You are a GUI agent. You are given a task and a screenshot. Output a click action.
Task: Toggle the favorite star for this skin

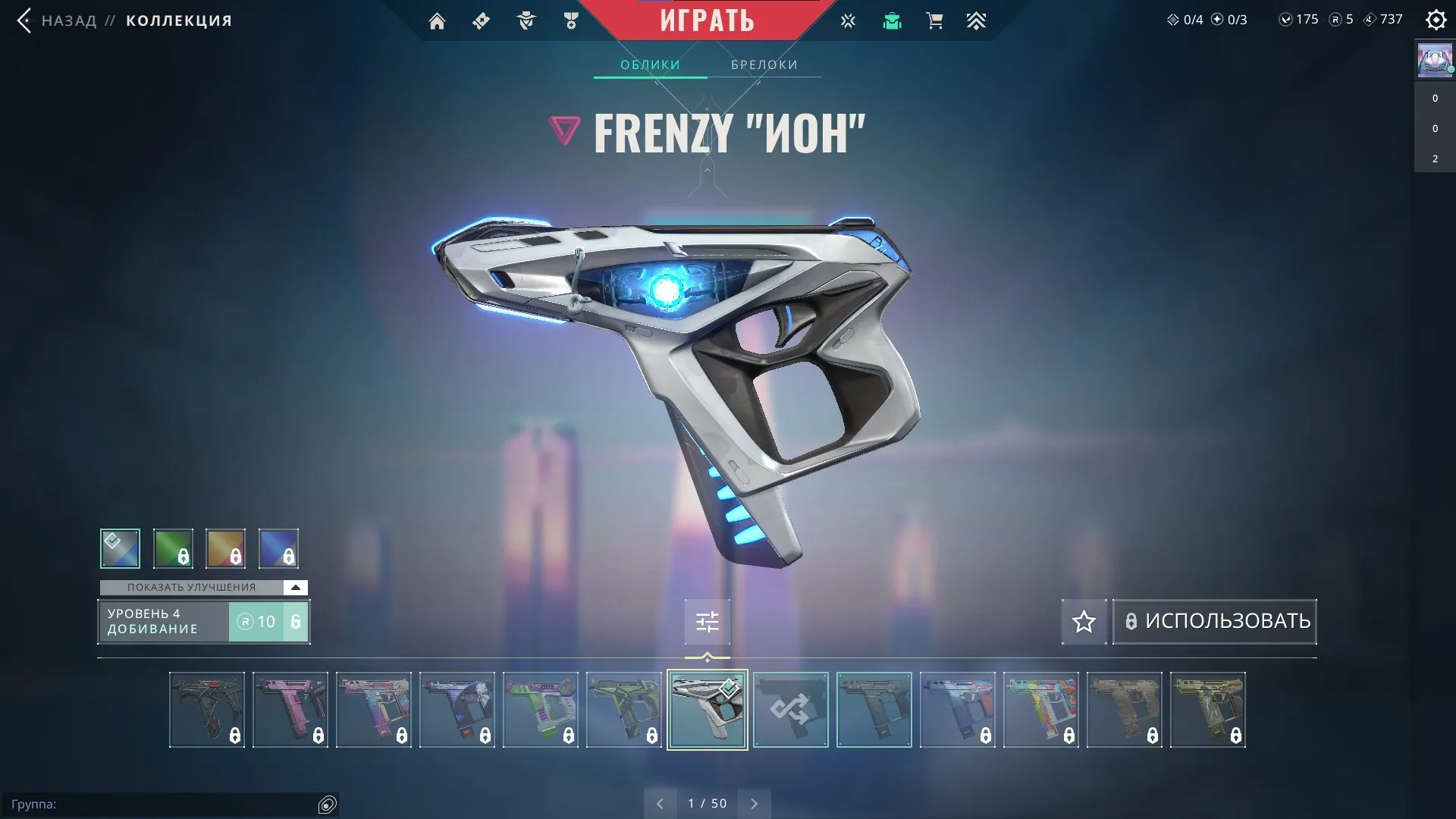pos(1084,621)
